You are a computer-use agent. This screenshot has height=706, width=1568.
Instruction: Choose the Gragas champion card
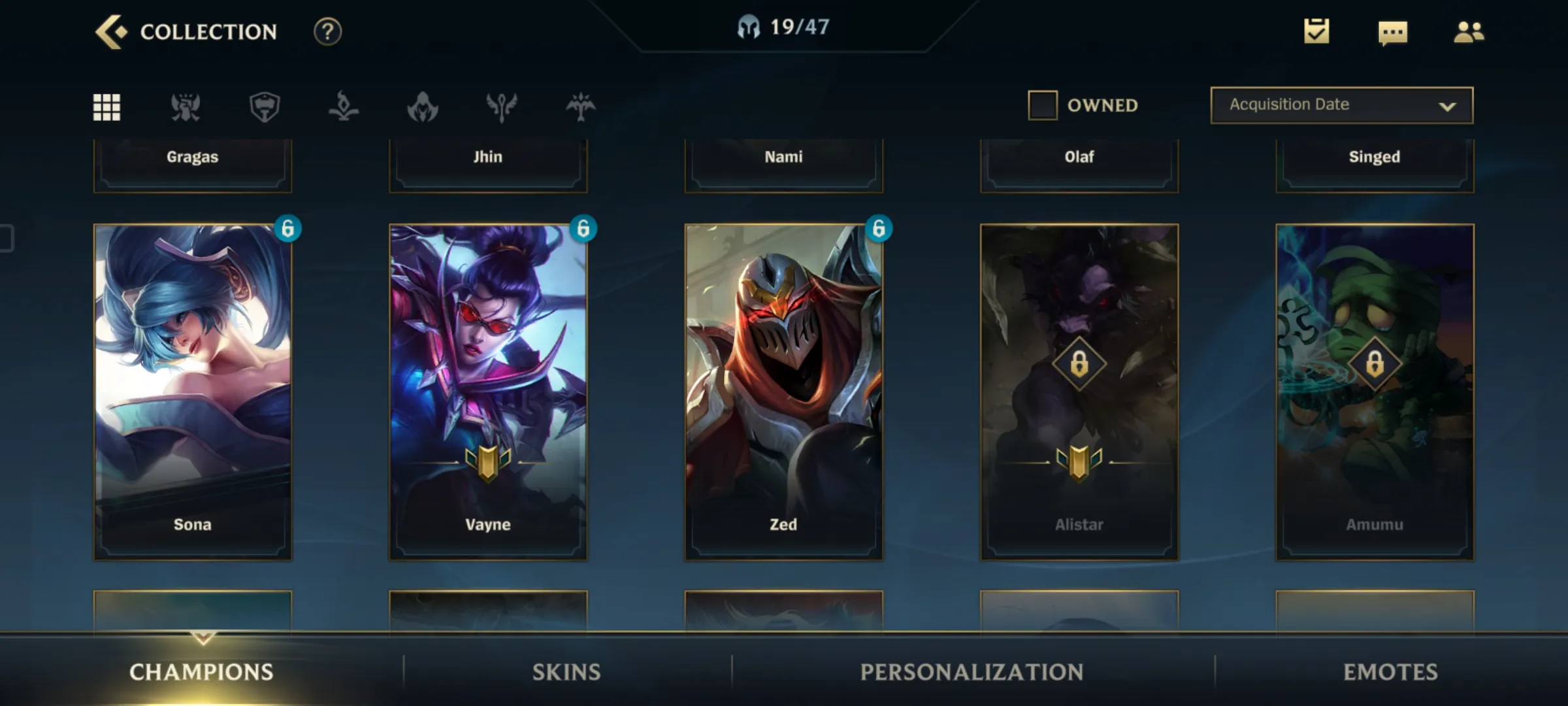click(x=193, y=163)
